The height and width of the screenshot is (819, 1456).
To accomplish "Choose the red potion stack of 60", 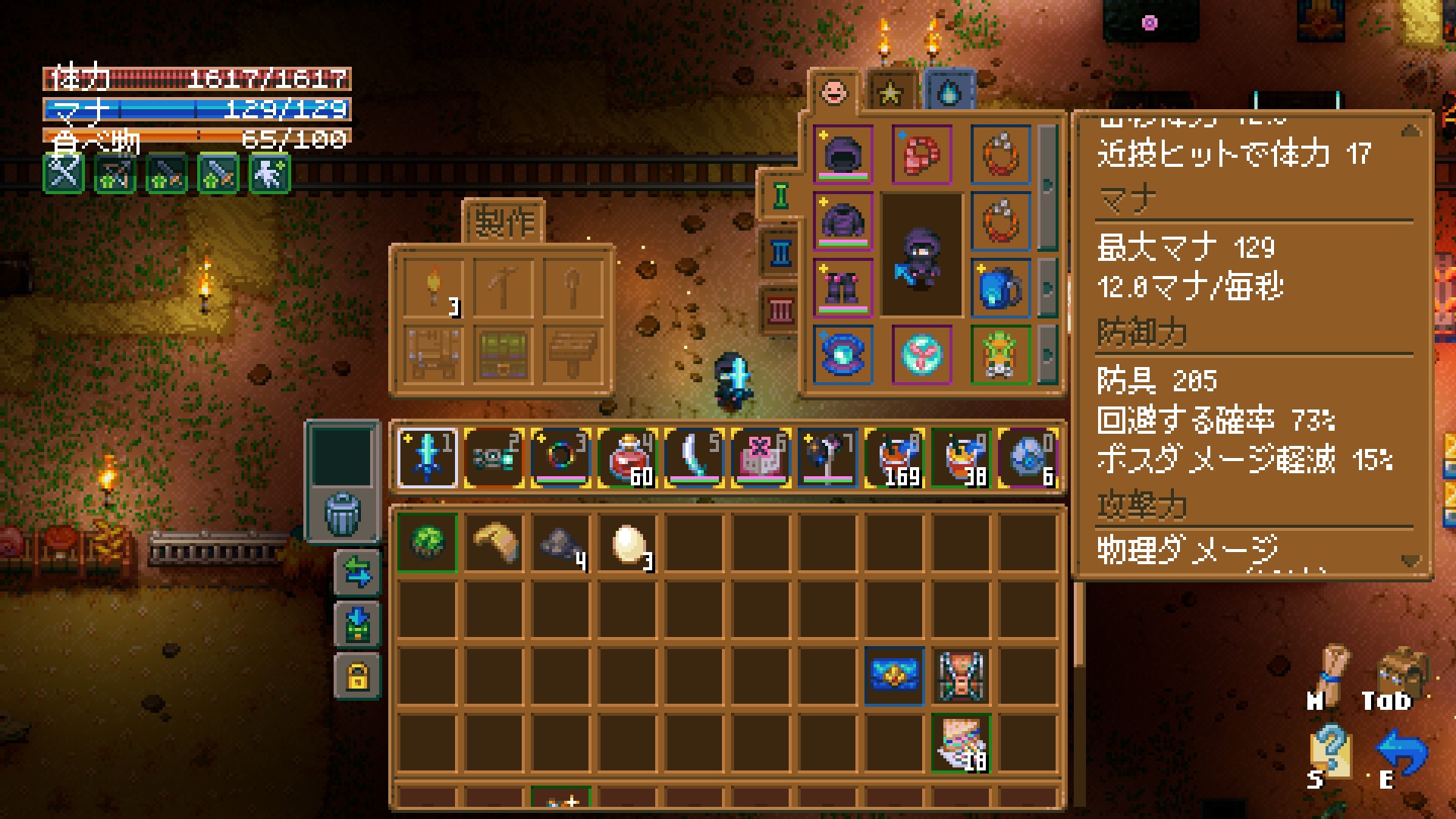I will click(x=627, y=457).
